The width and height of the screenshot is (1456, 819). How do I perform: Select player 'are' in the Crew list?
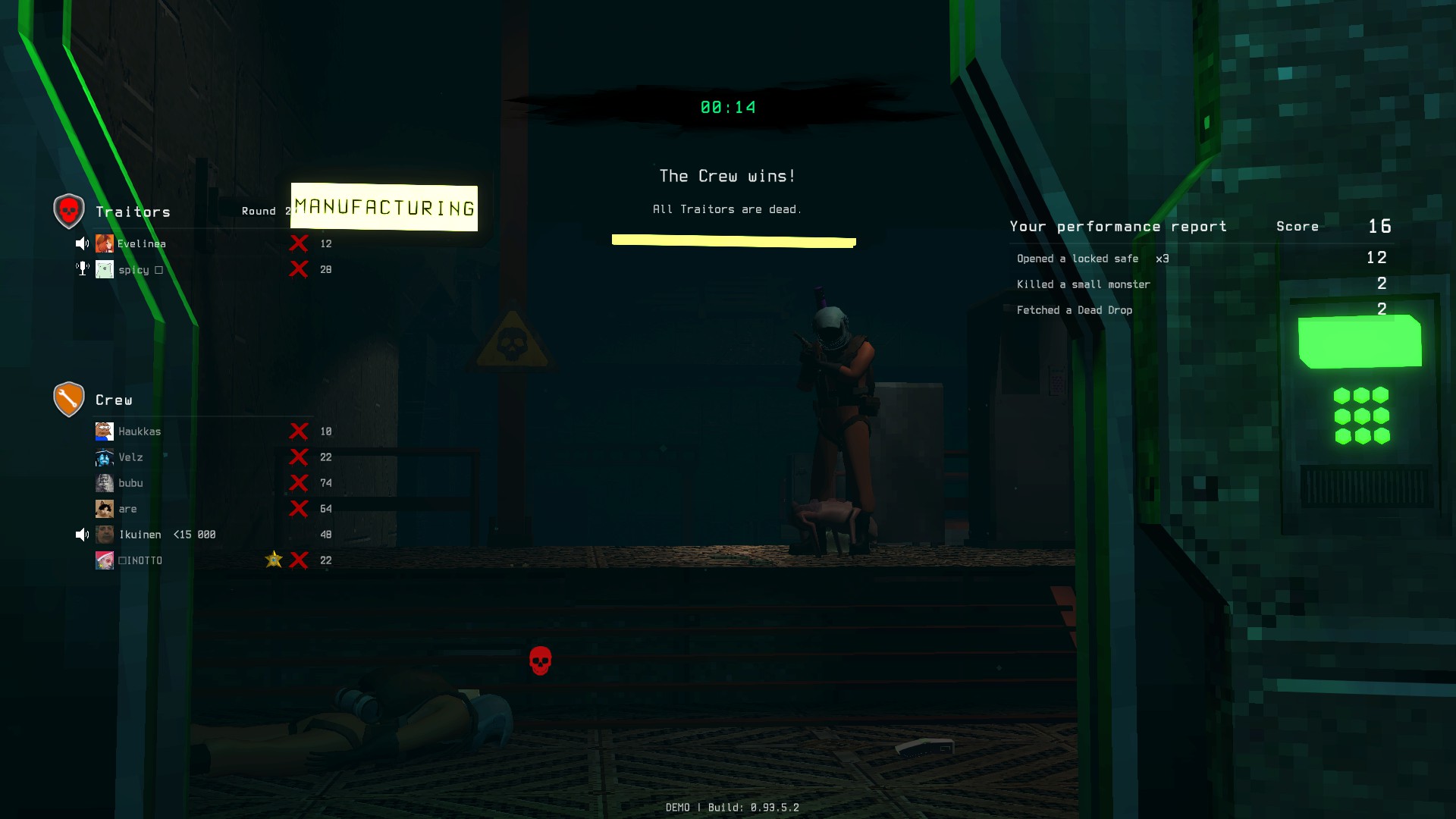tap(127, 509)
